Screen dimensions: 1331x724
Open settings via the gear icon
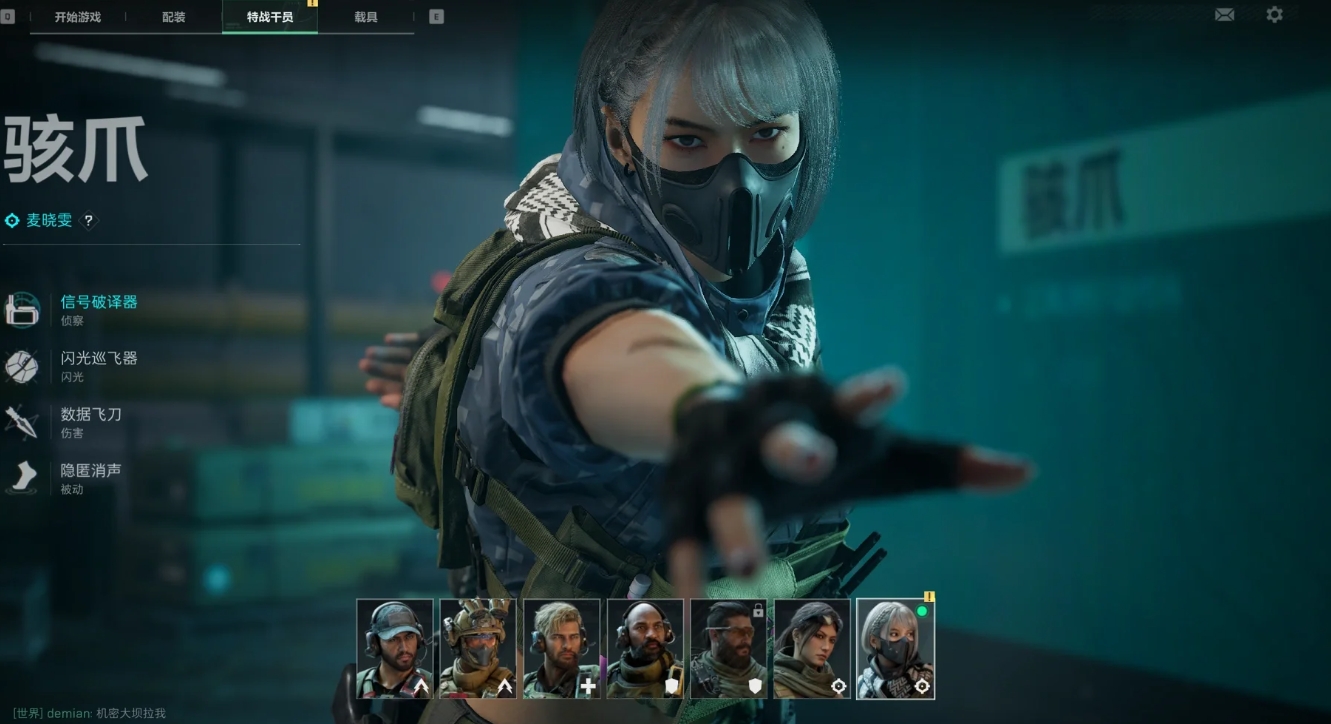click(1274, 15)
